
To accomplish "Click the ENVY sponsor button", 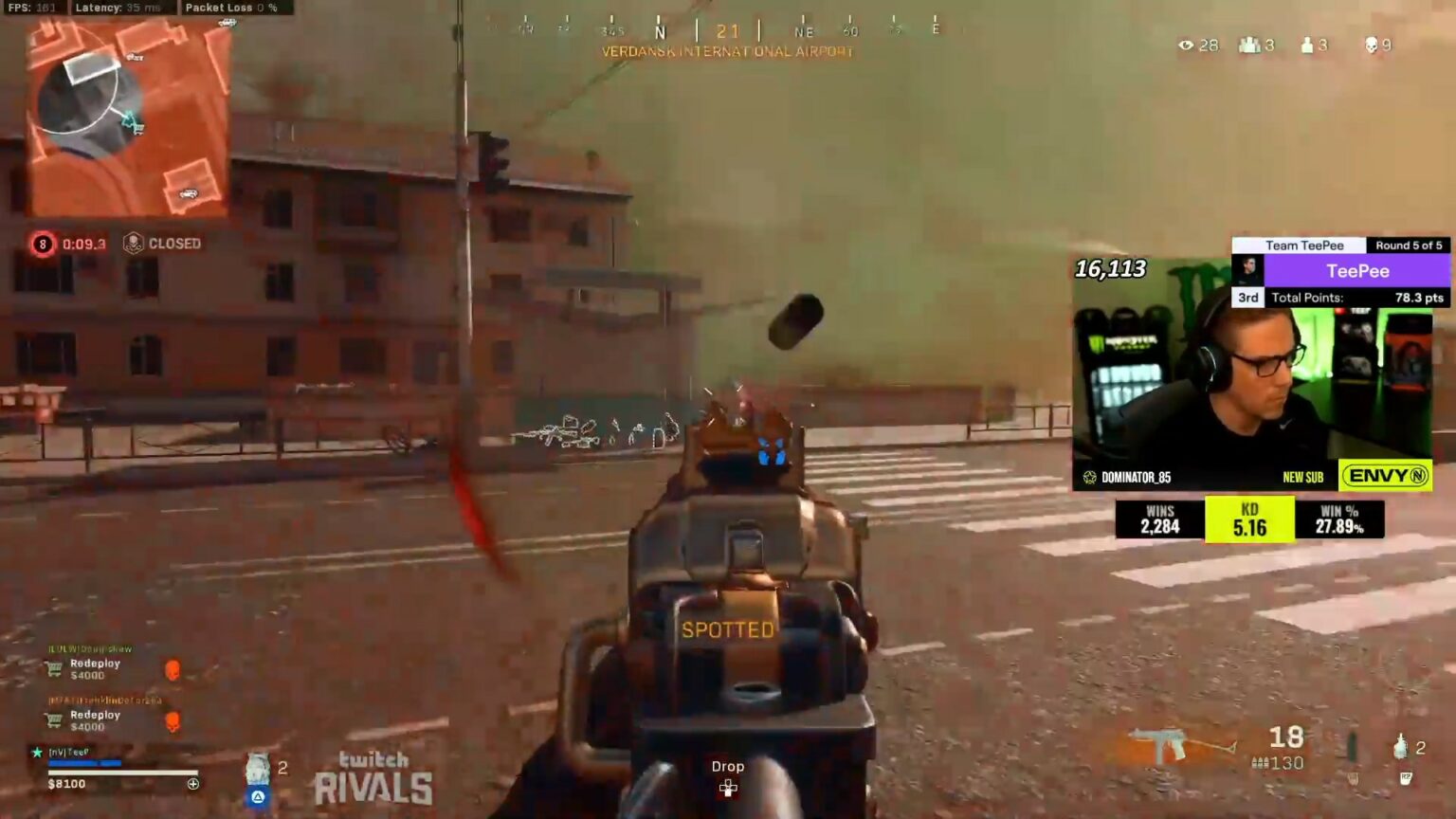I will click(x=1385, y=477).
